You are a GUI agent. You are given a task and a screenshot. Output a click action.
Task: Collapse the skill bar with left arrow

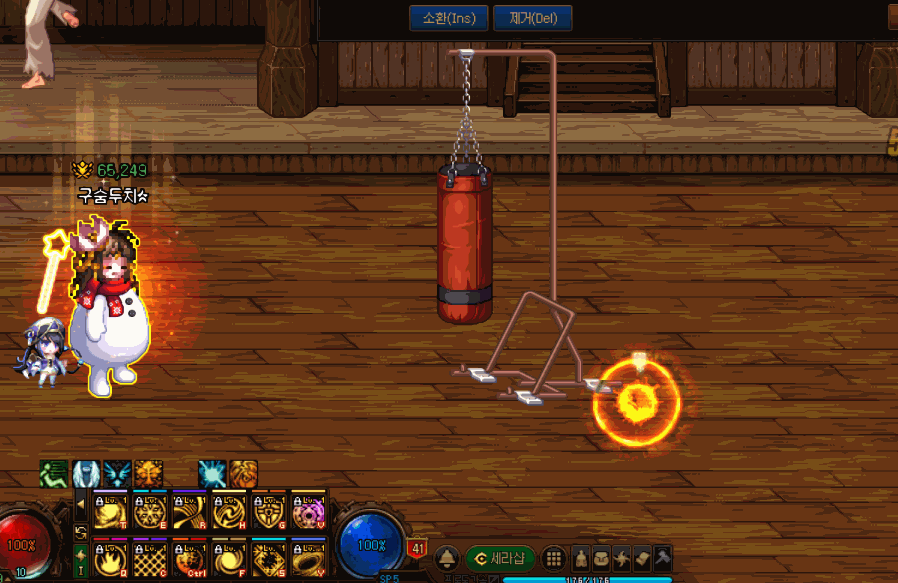[x=80, y=503]
